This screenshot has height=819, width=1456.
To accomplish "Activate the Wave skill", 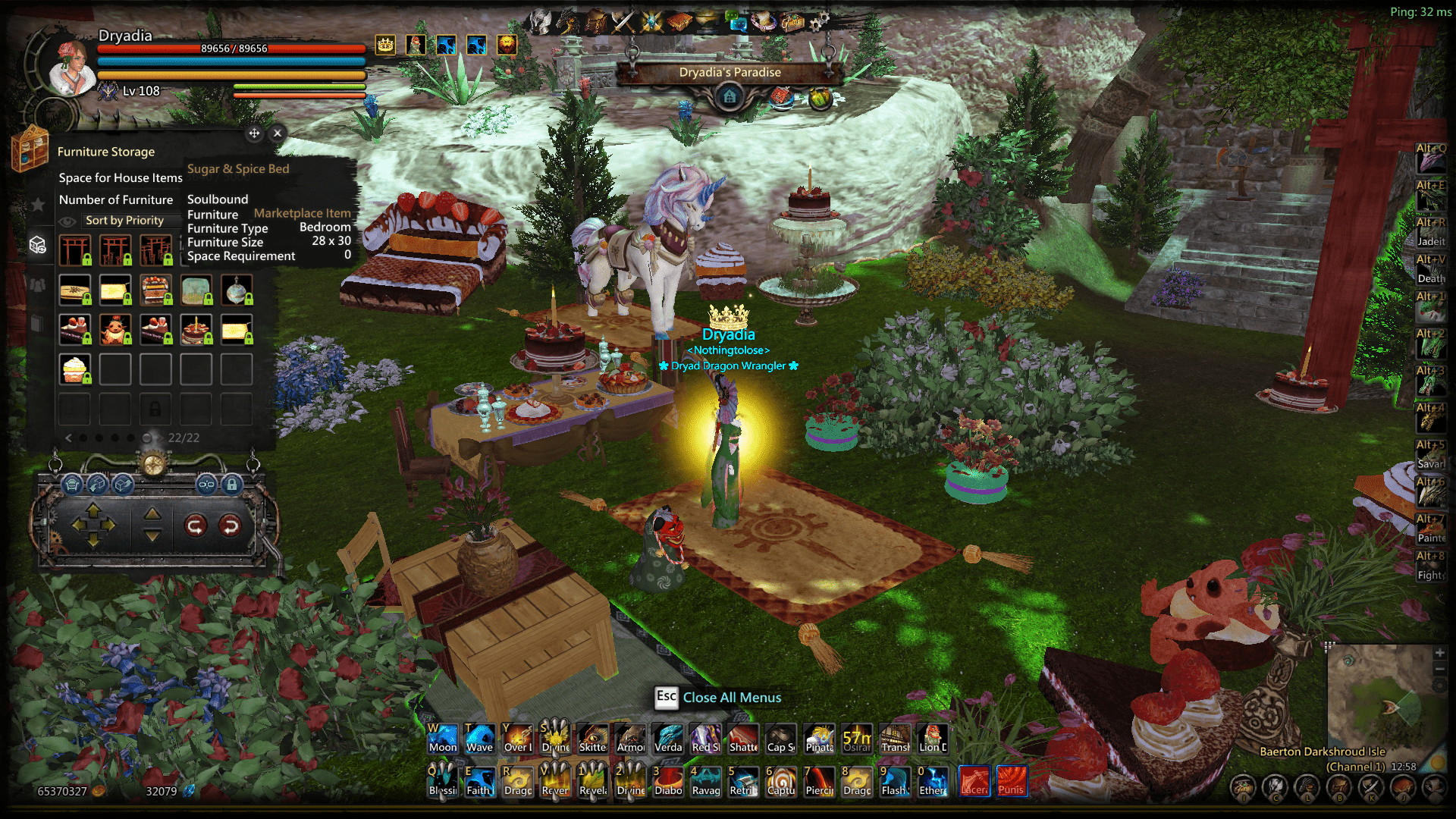I will point(480,738).
